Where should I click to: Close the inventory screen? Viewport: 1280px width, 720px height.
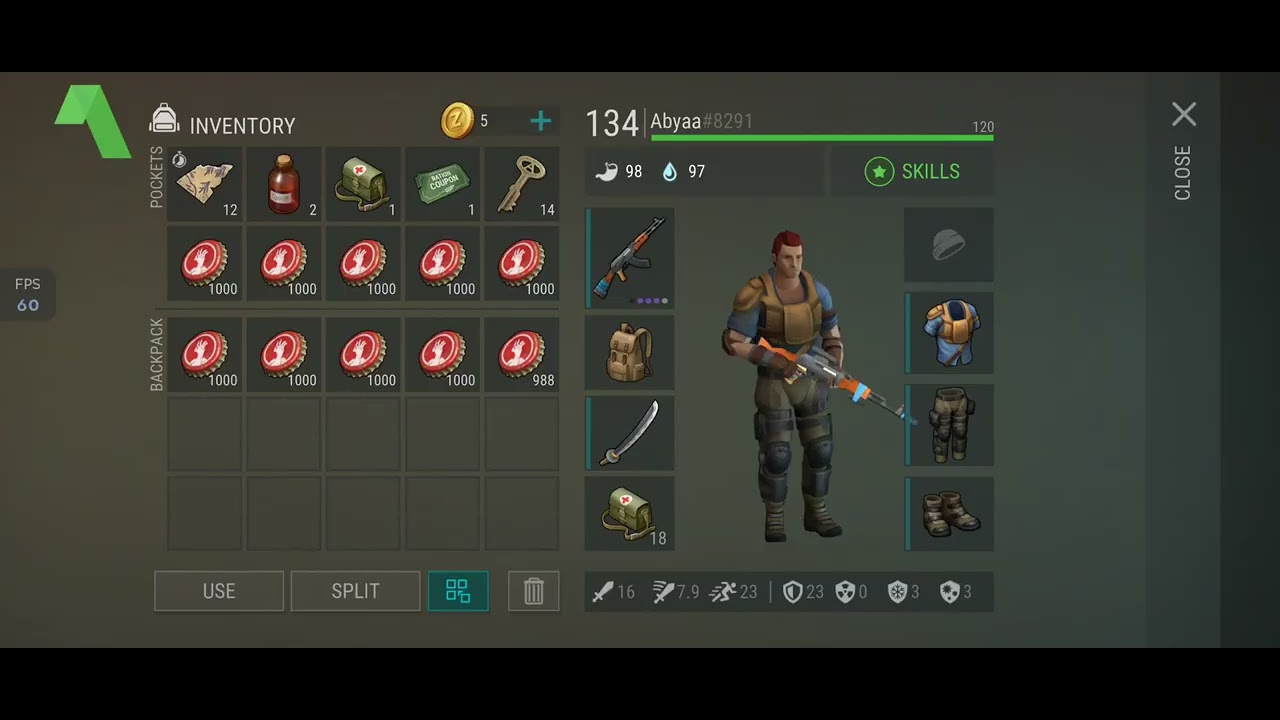(1183, 115)
